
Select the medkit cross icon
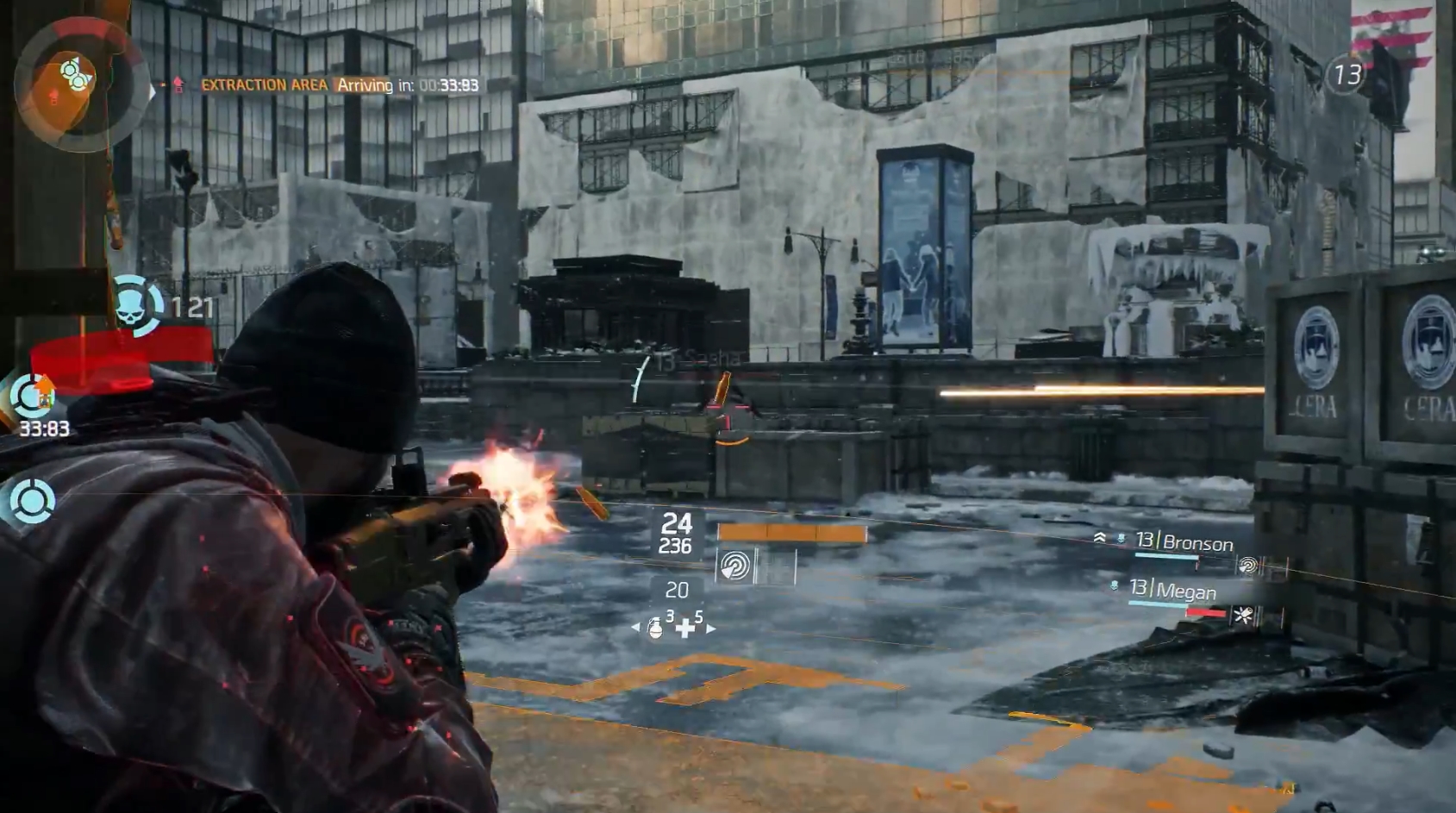684,629
